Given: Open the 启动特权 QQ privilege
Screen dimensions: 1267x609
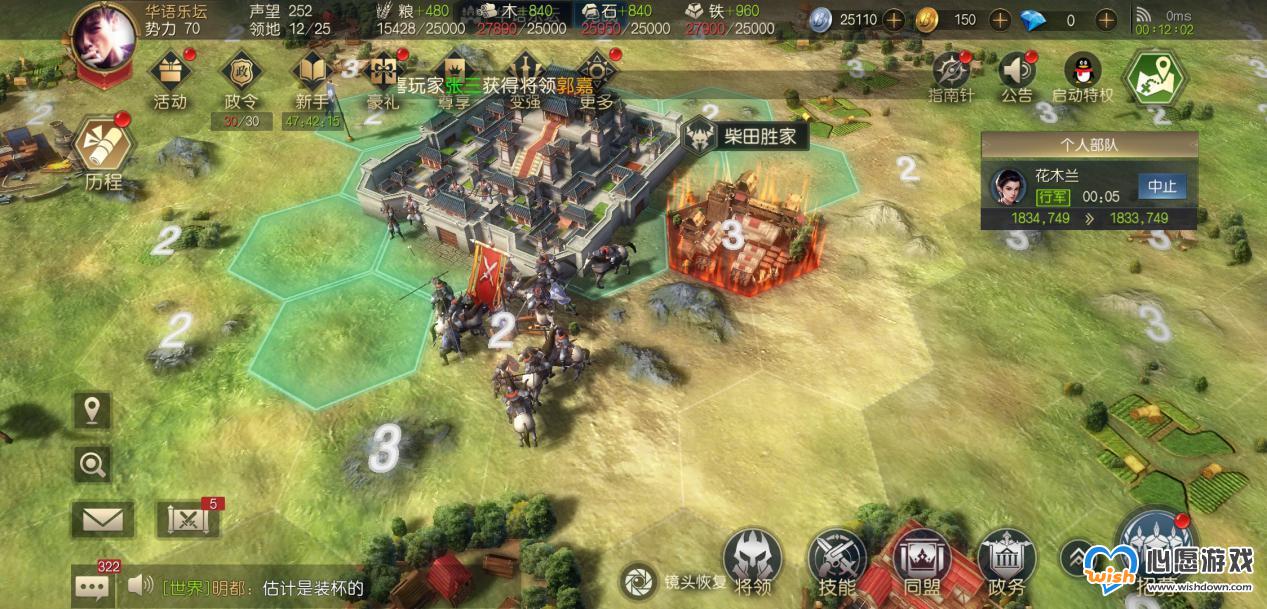Looking at the screenshot, I should [x=1082, y=72].
